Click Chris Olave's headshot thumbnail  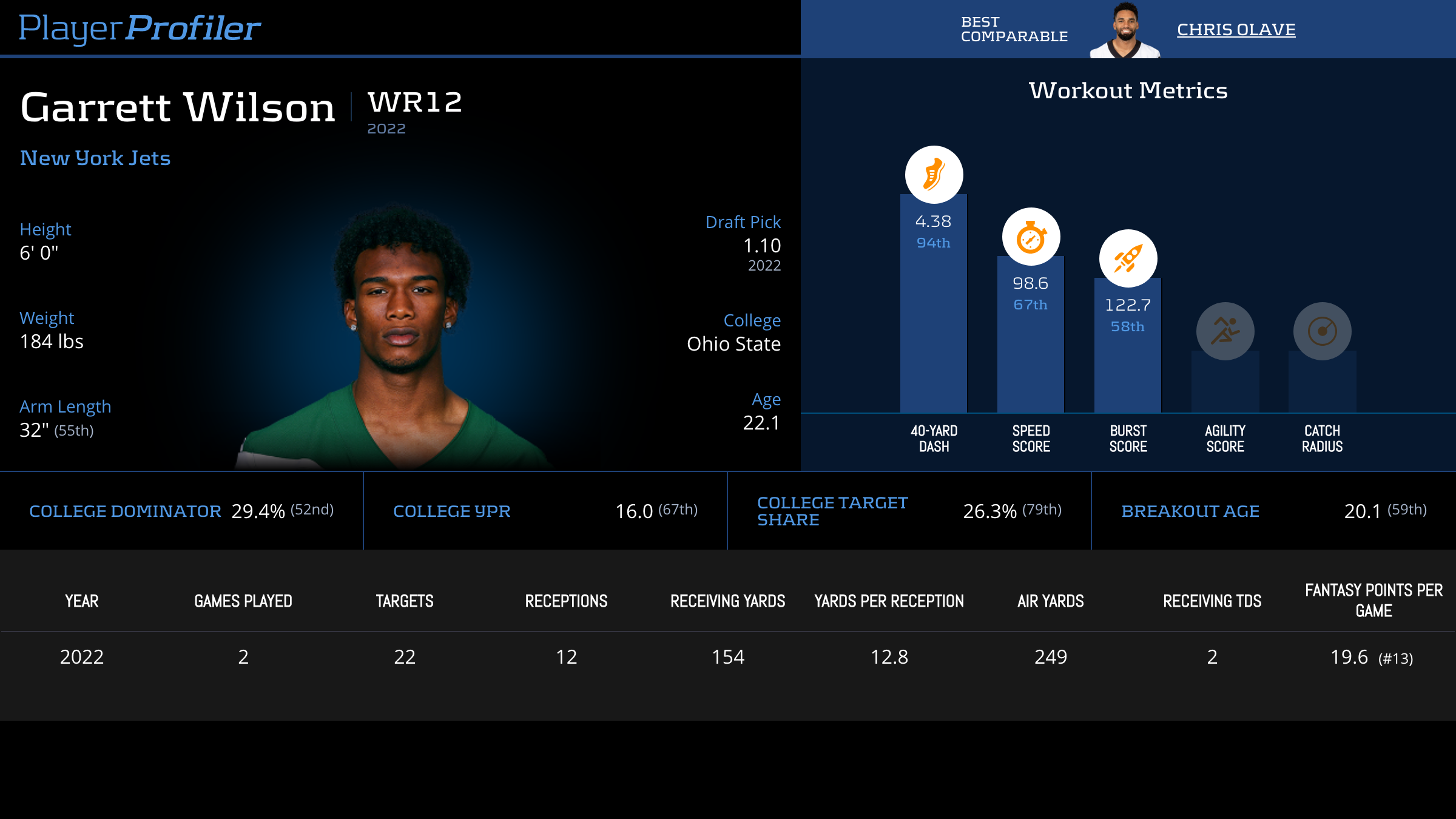click(1125, 30)
